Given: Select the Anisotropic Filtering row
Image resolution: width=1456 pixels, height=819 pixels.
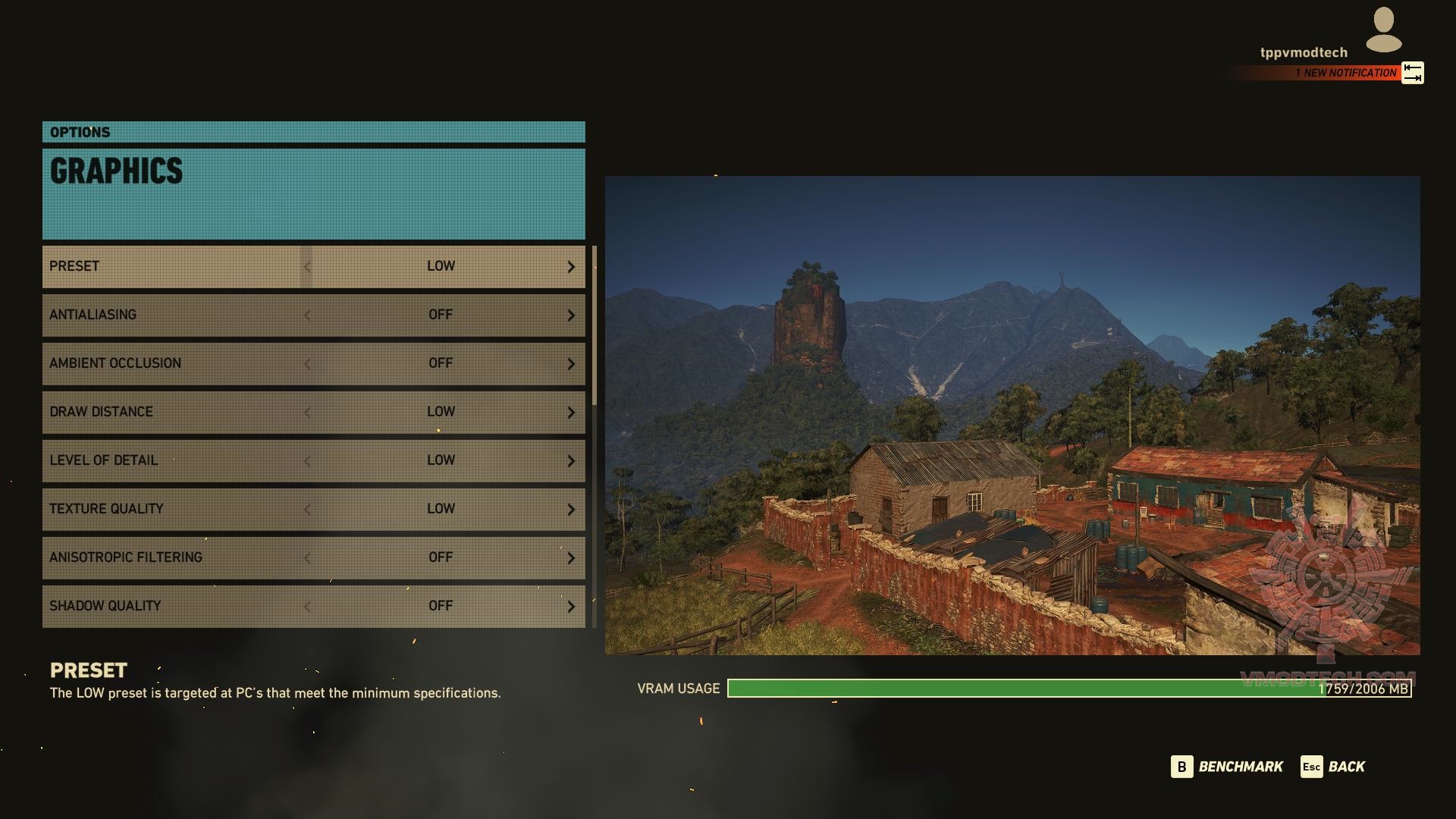Looking at the screenshot, I should click(174, 557).
